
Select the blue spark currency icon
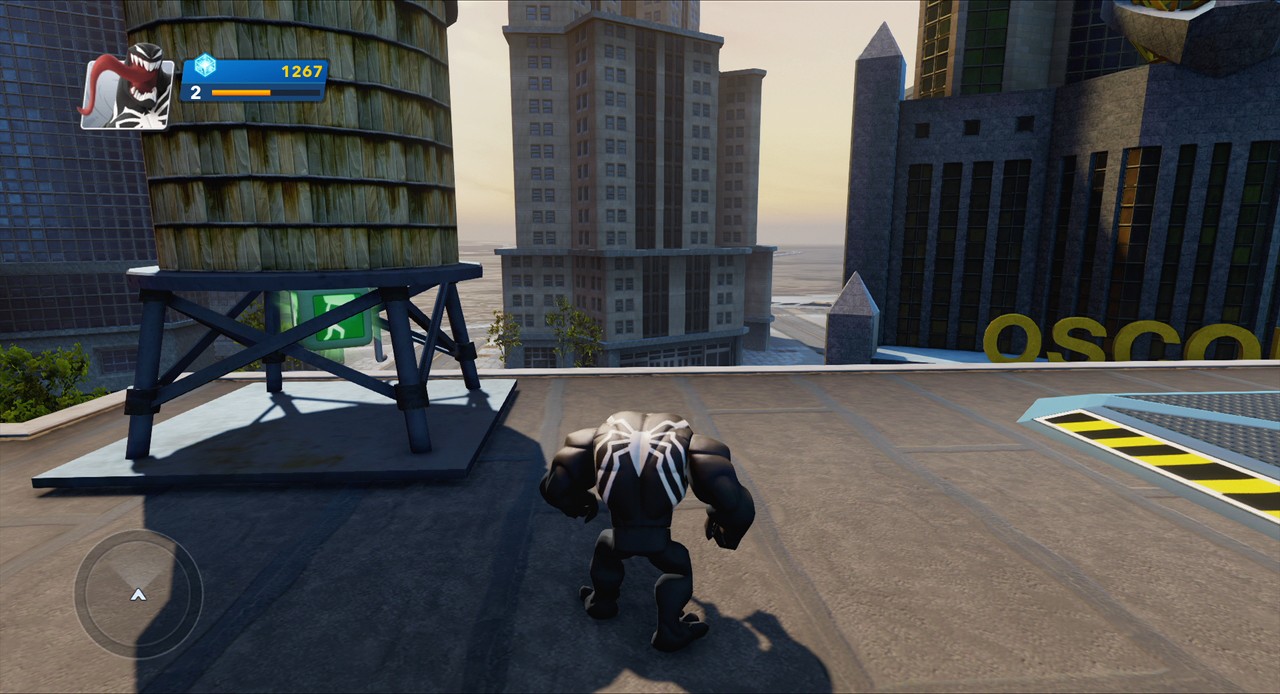point(205,67)
